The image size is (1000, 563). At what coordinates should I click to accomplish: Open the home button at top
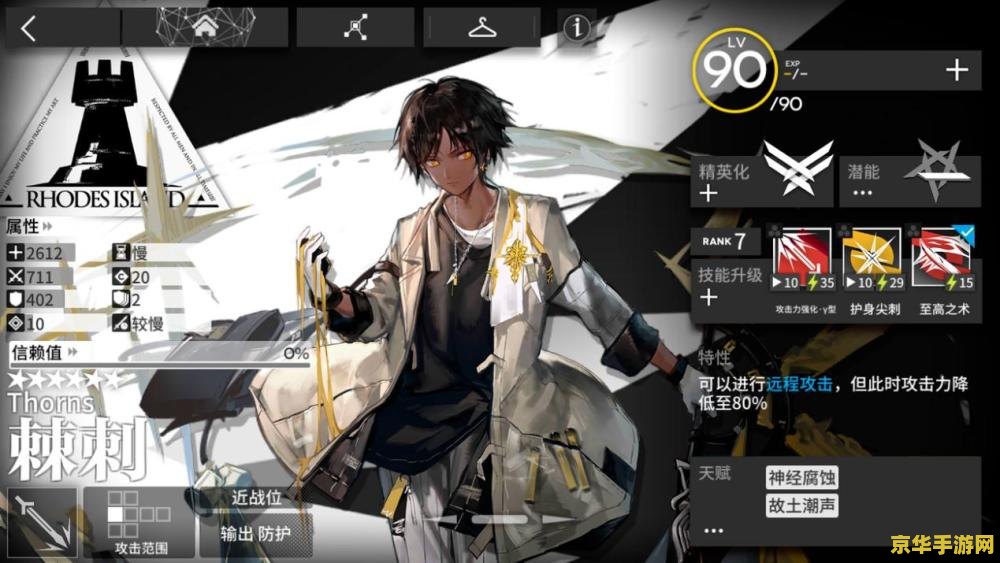203,28
